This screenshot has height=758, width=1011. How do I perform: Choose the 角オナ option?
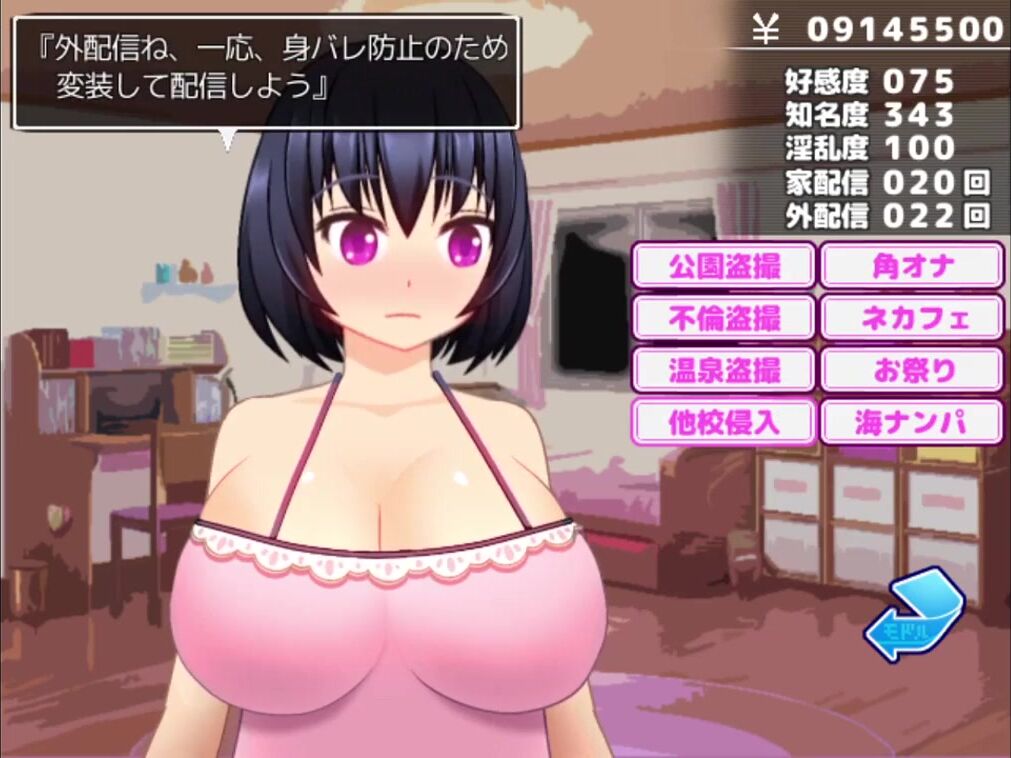click(x=912, y=266)
